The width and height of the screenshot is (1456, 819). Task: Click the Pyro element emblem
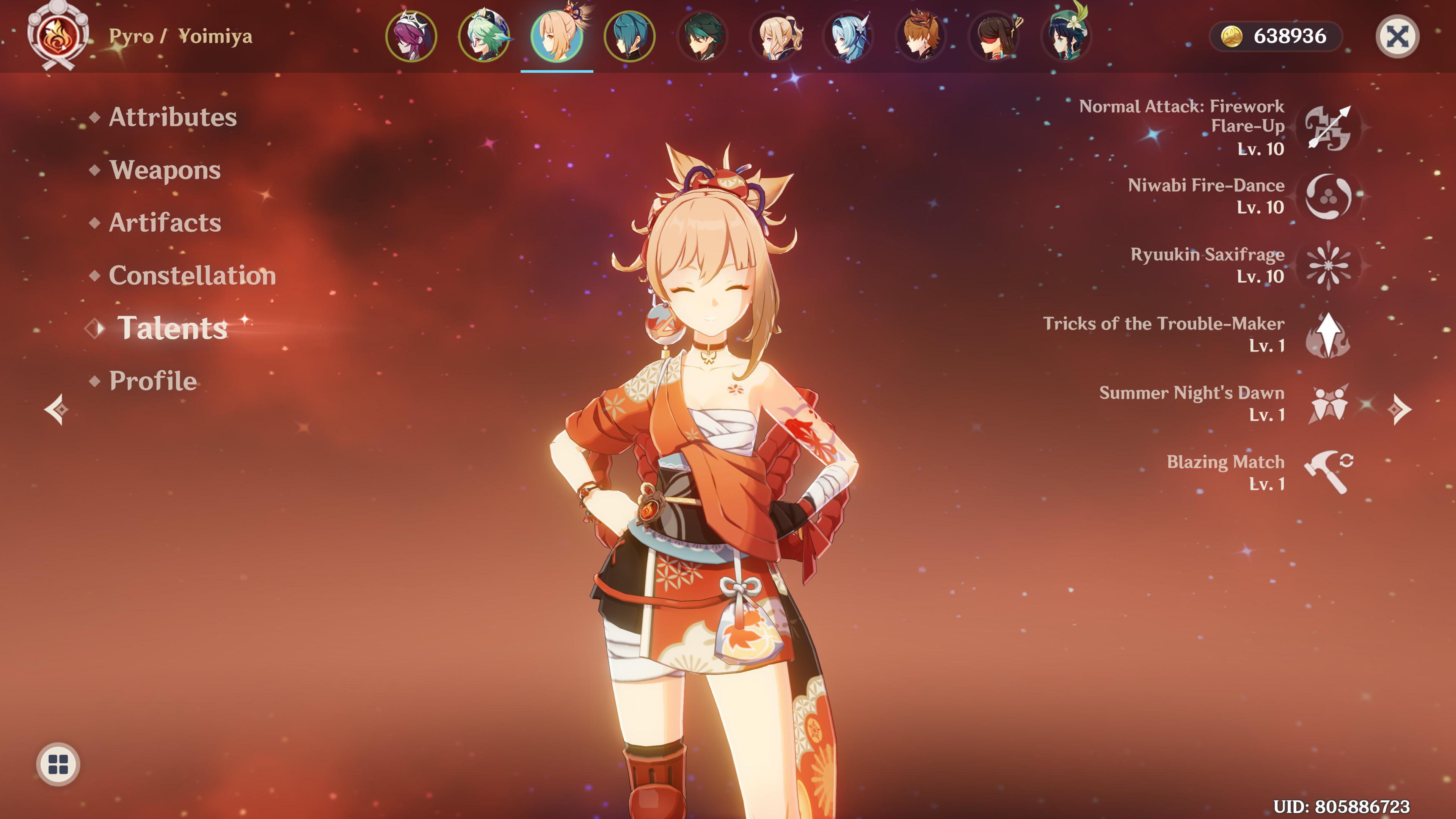coord(58,37)
